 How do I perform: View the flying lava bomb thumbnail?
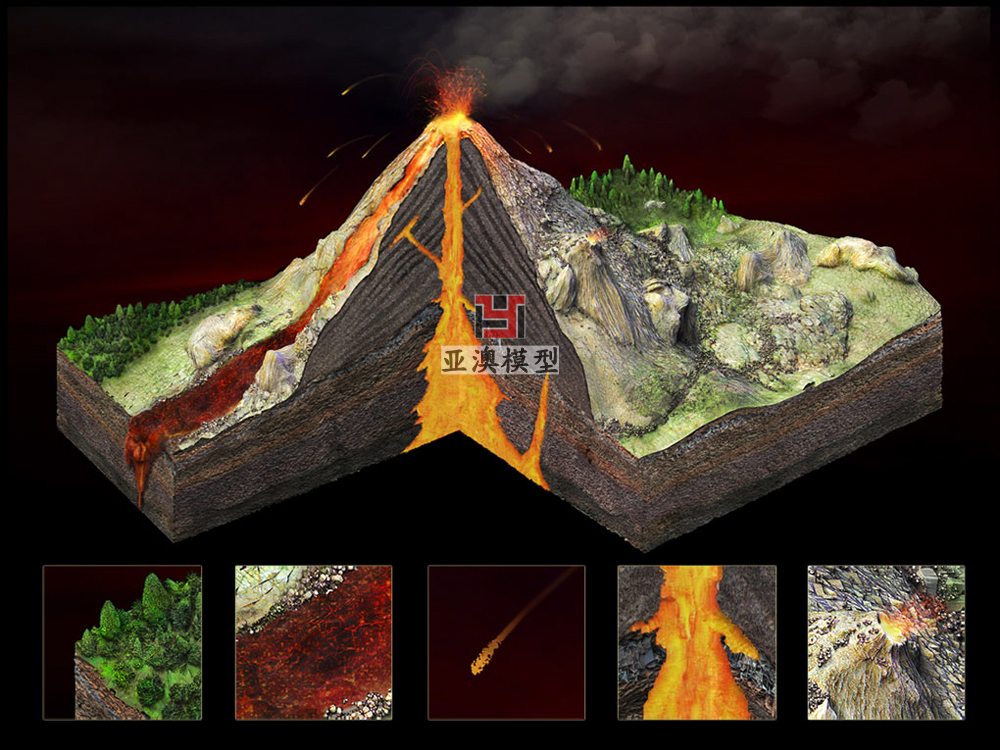(506, 642)
